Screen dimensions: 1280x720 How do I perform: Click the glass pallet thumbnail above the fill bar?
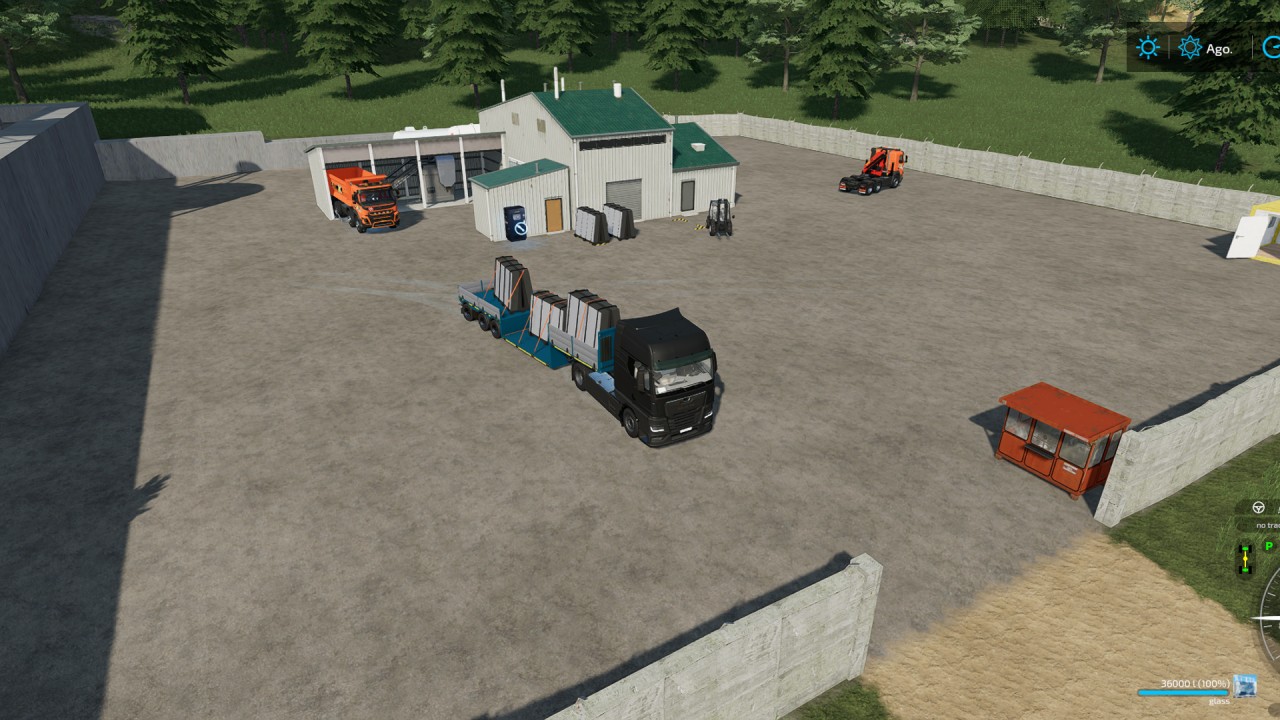[x=1245, y=687]
